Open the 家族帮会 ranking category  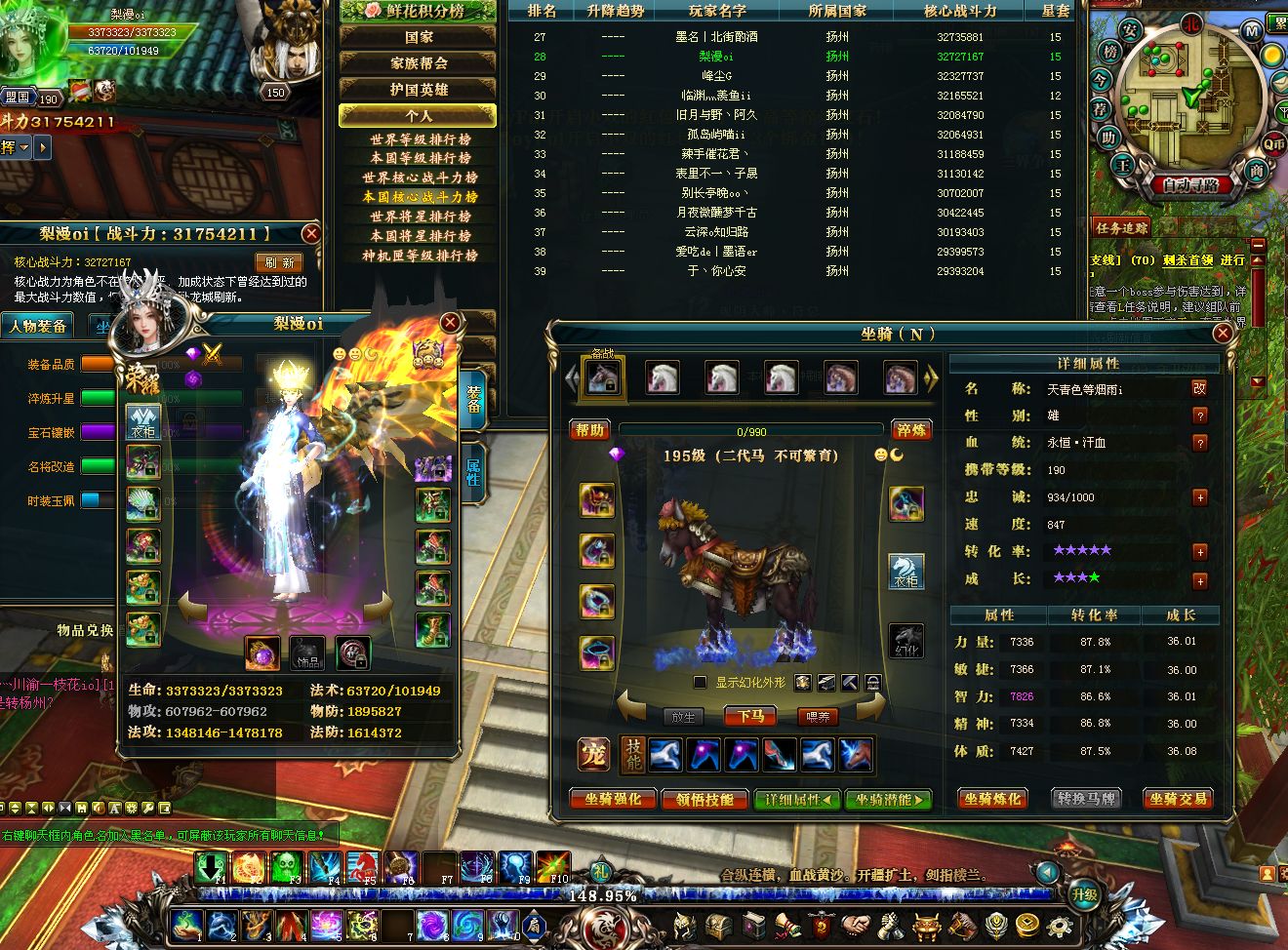point(419,63)
